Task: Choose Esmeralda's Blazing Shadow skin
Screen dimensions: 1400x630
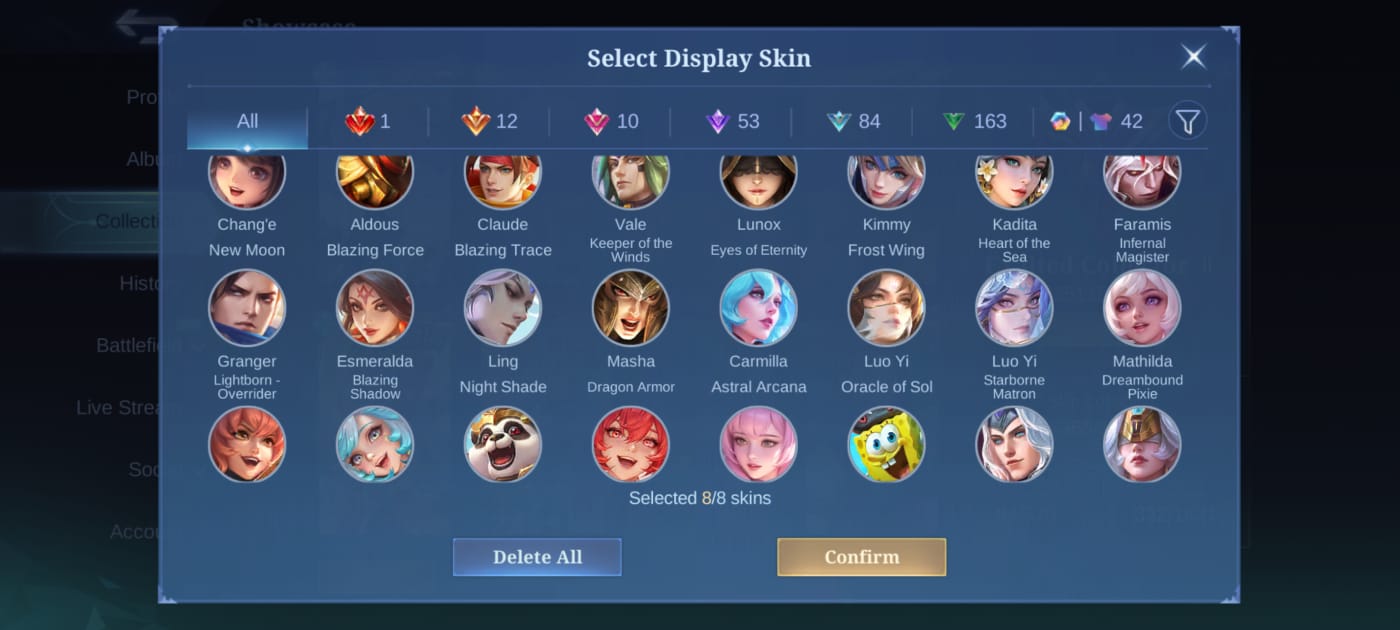Action: (x=375, y=308)
